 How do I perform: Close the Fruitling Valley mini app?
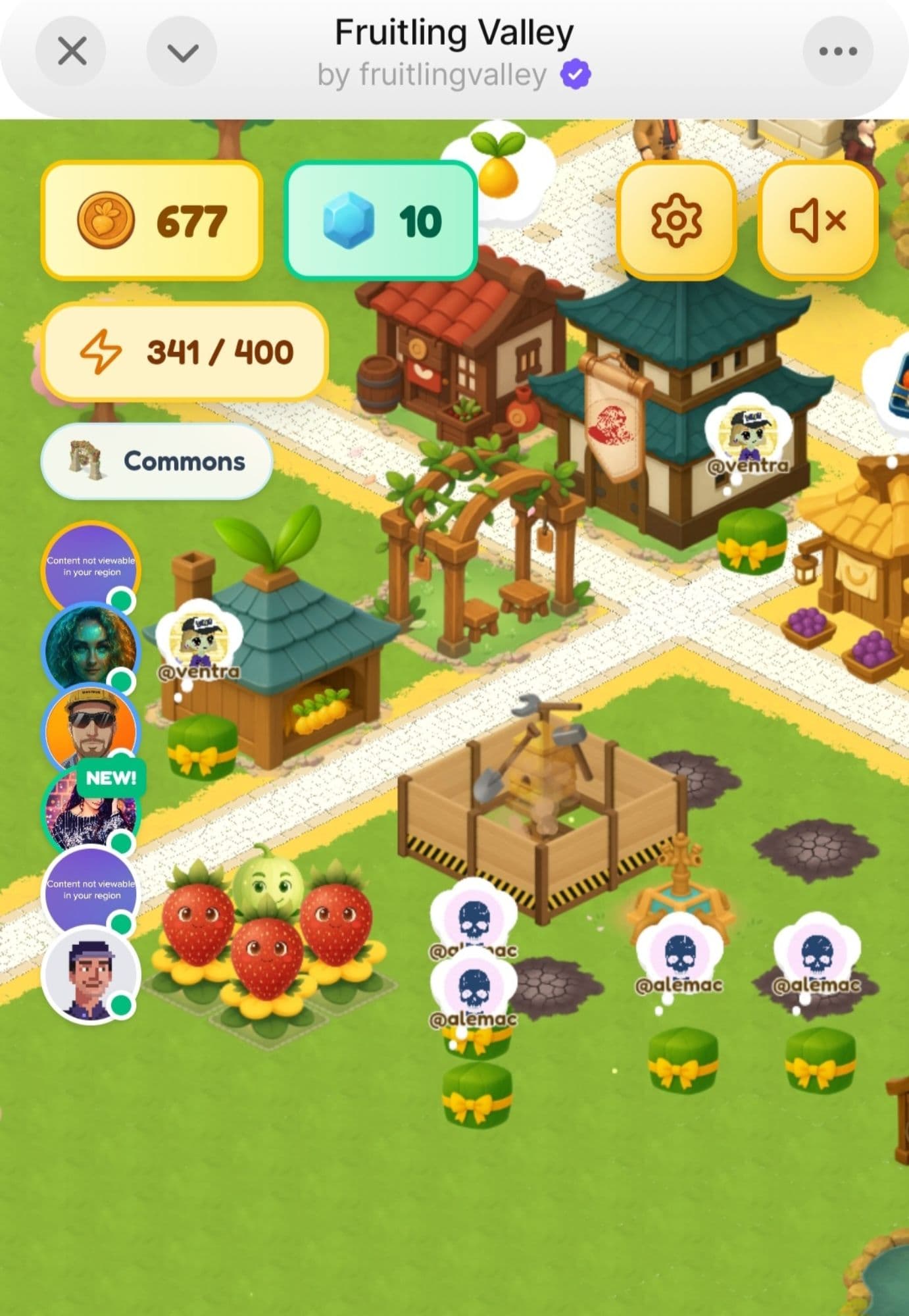[71, 51]
